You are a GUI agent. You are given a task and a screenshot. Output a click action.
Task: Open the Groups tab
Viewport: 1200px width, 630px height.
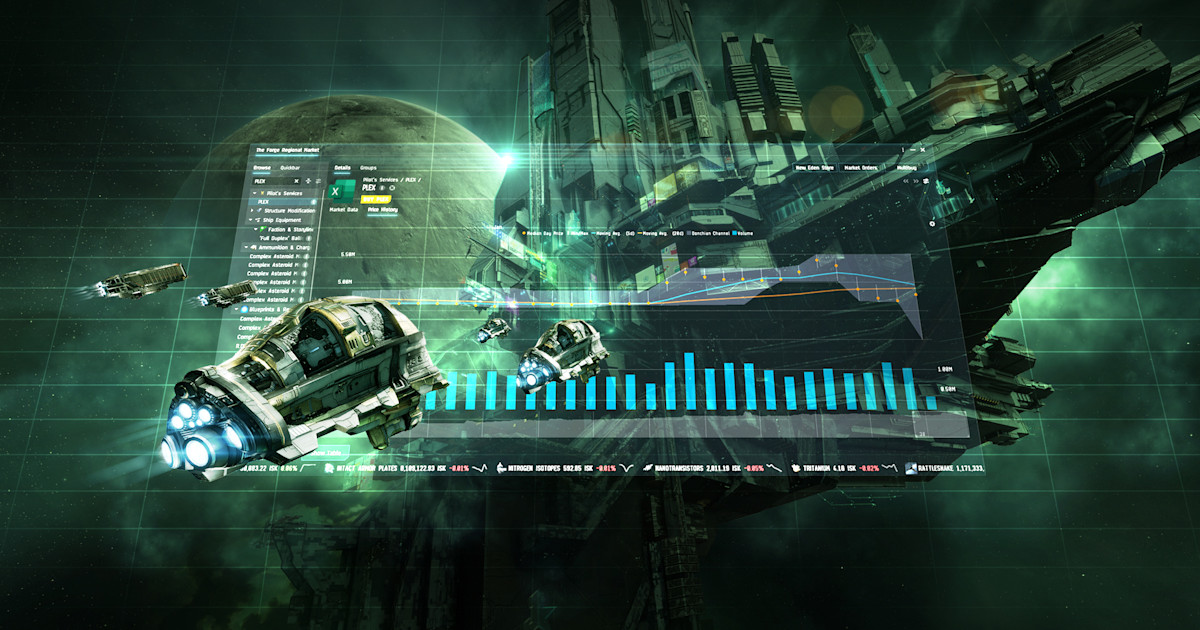368,167
